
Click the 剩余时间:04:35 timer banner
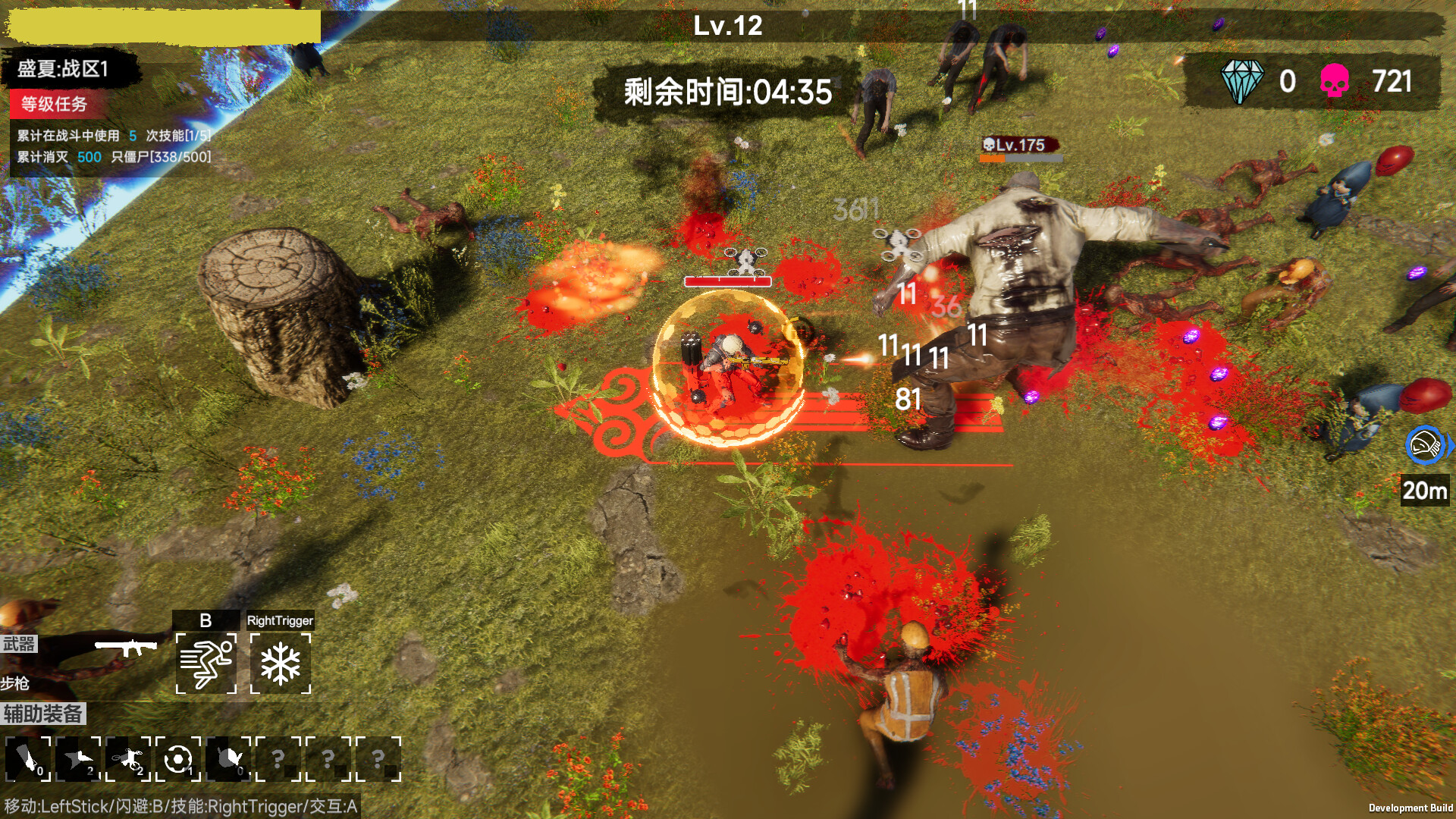tap(726, 90)
